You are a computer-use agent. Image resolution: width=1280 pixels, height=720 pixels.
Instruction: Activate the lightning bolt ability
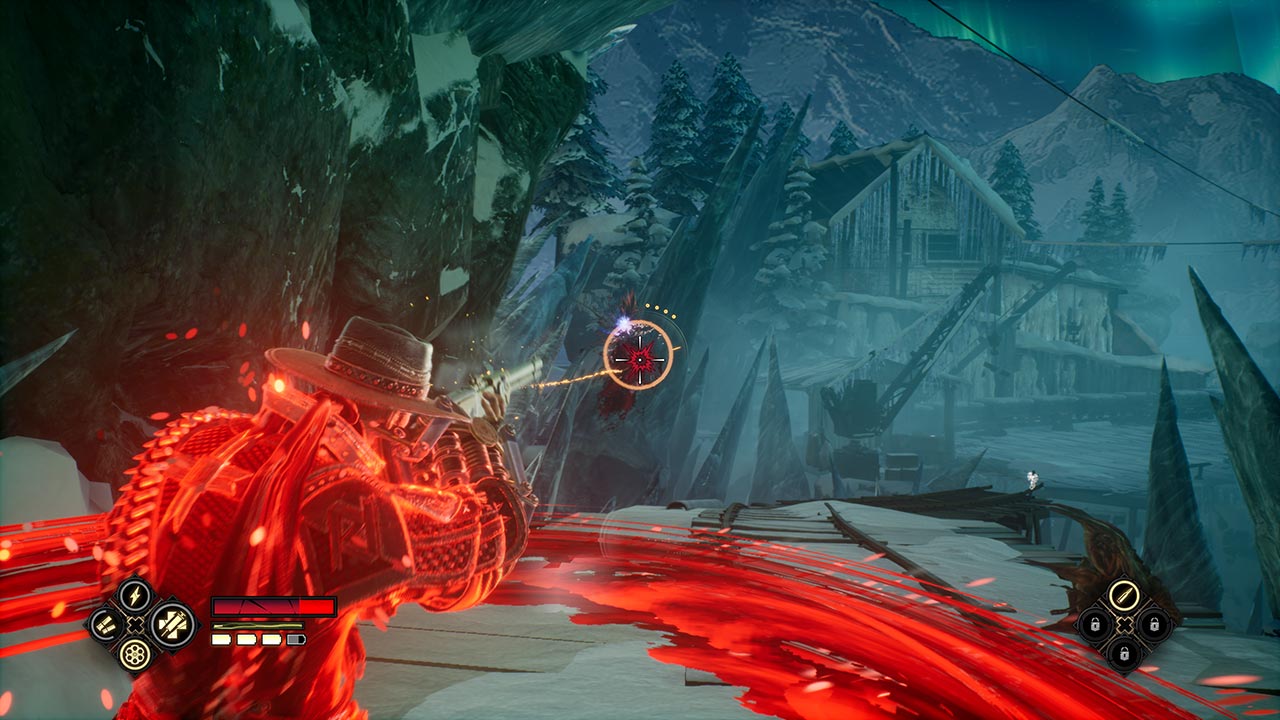click(133, 597)
